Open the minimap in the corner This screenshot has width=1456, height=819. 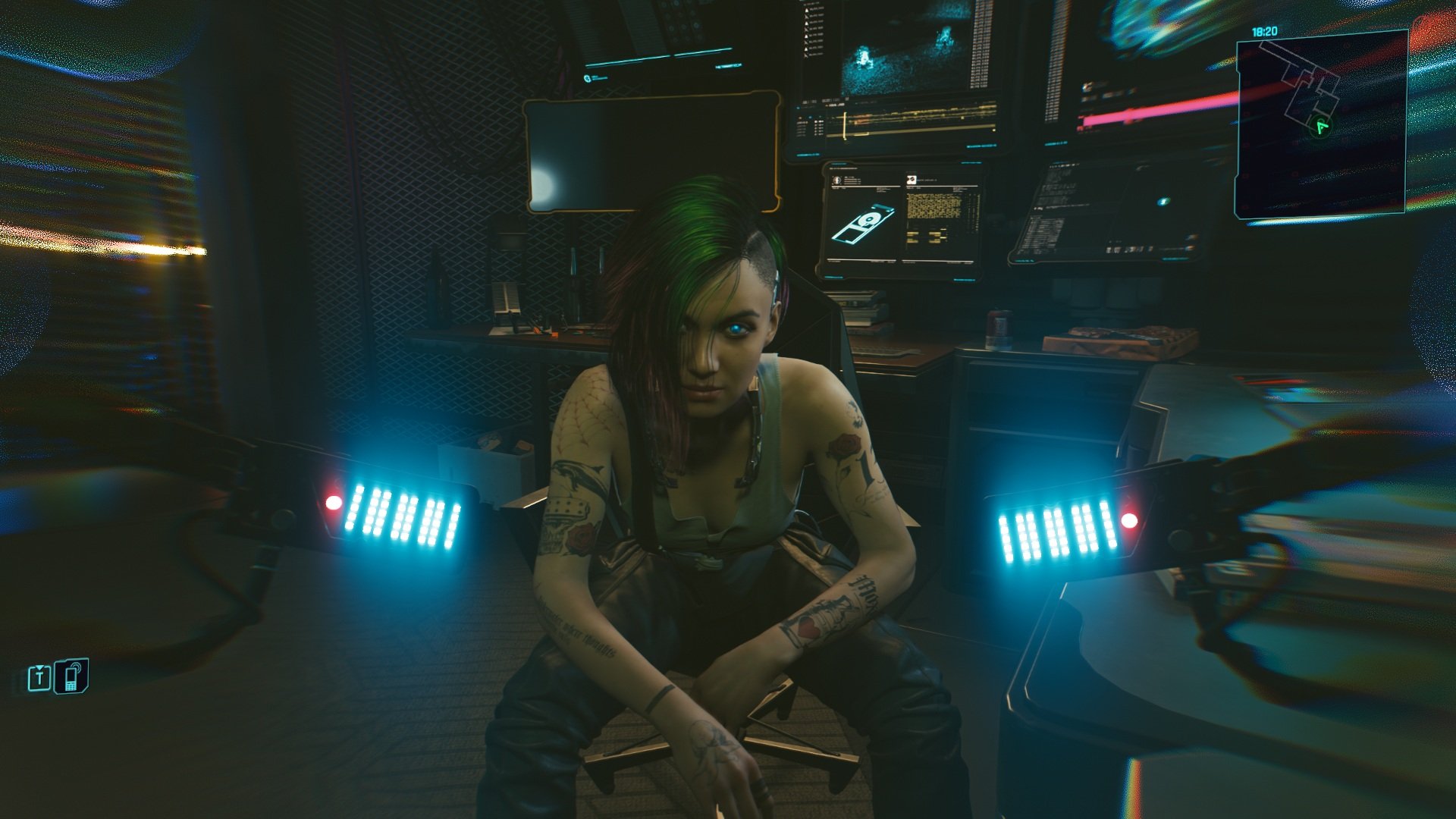coord(1321,125)
